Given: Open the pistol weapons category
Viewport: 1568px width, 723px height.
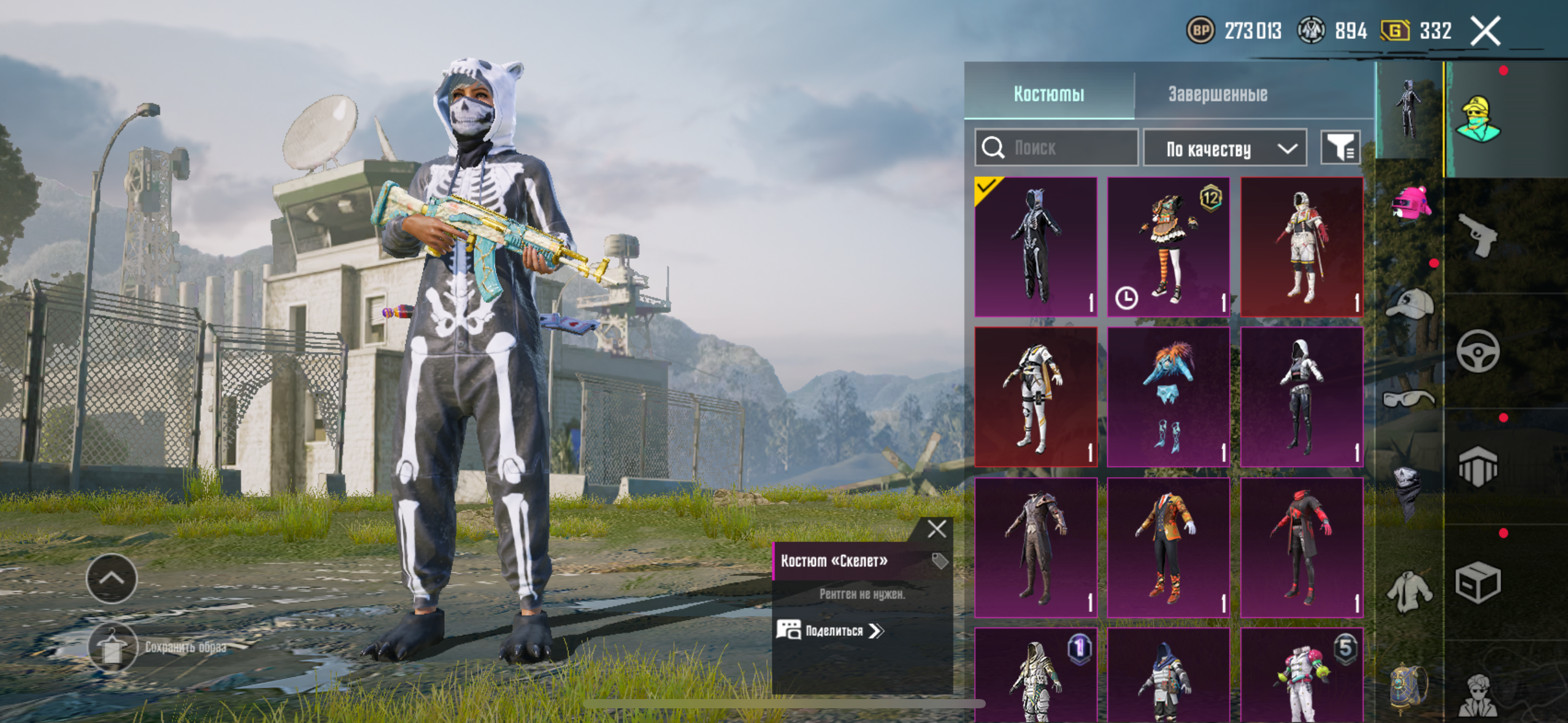Looking at the screenshot, I should pyautogui.click(x=1477, y=235).
